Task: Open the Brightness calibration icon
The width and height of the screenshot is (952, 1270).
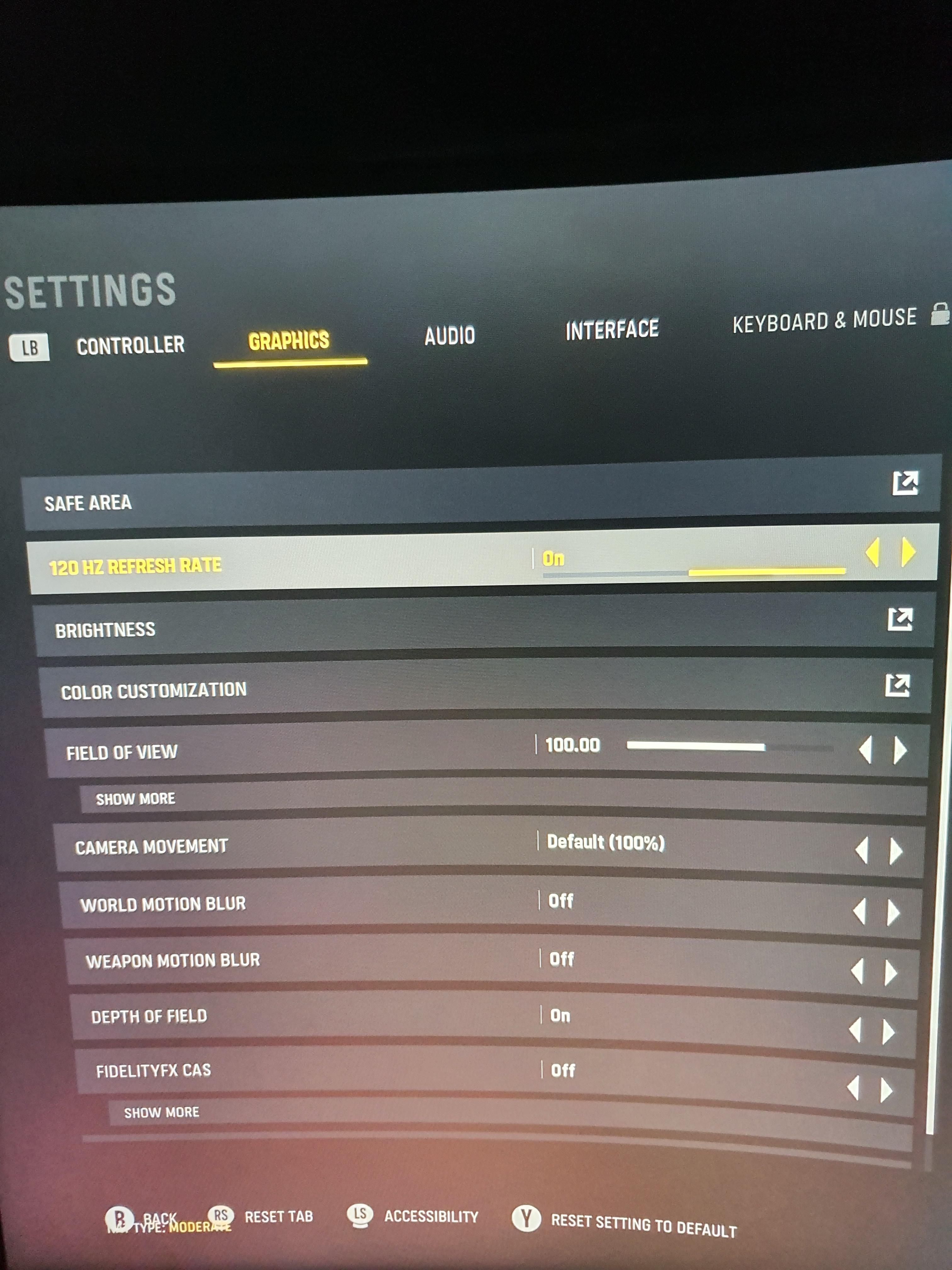Action: (899, 620)
